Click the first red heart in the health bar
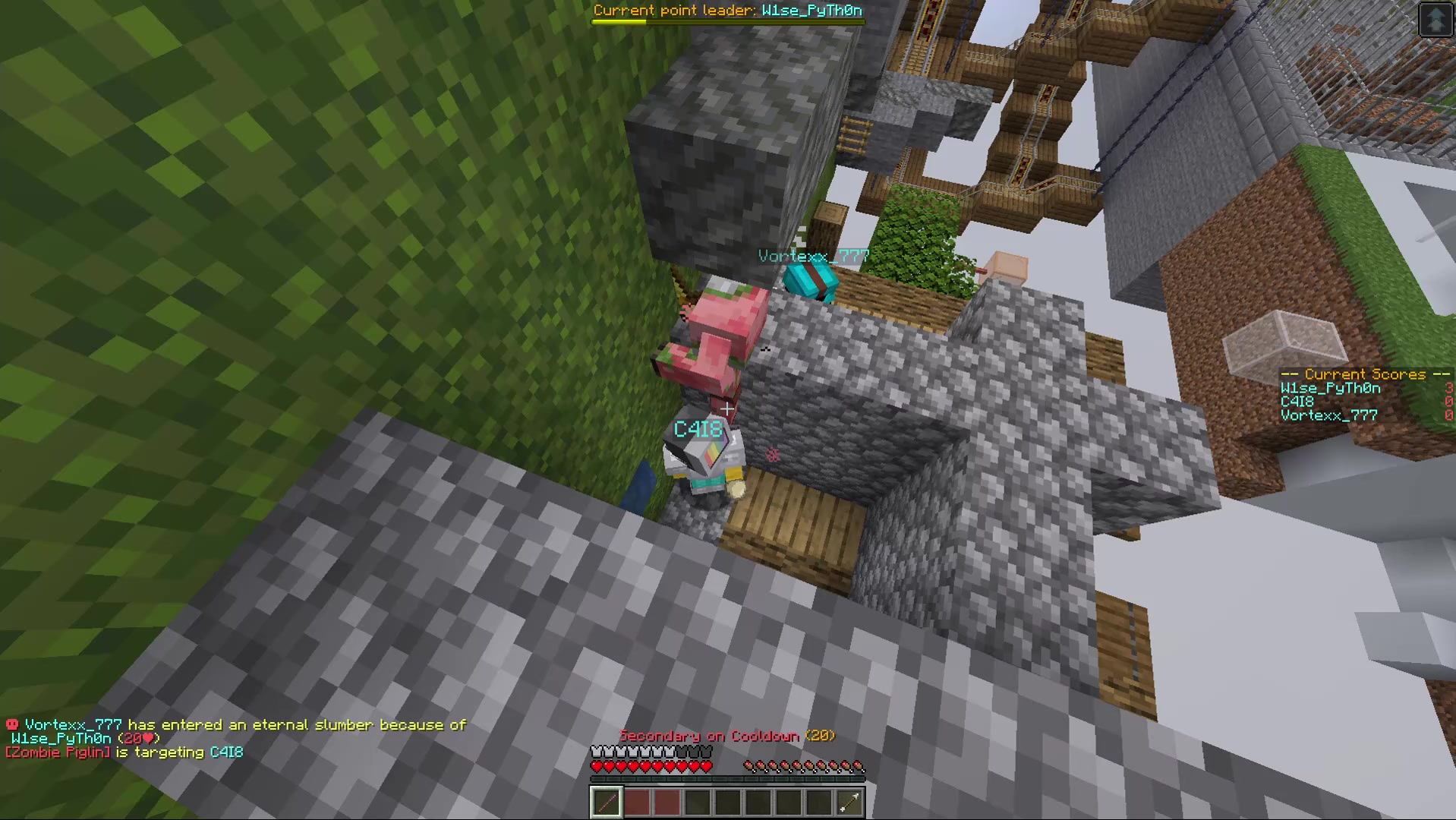Screen dimensions: 1456x820 (x=597, y=766)
